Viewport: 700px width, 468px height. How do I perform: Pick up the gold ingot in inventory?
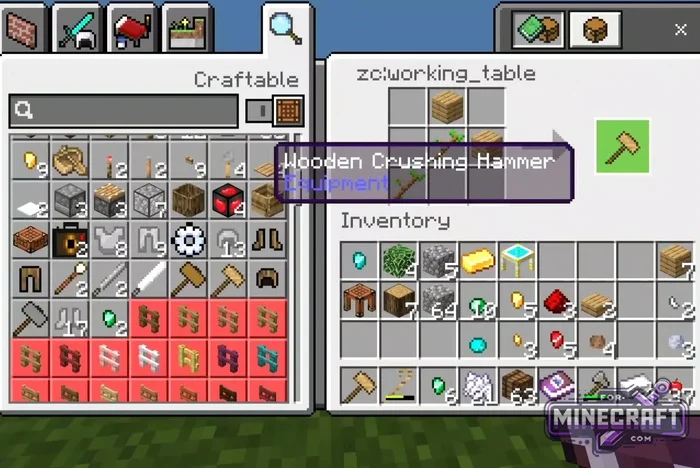[475, 261]
